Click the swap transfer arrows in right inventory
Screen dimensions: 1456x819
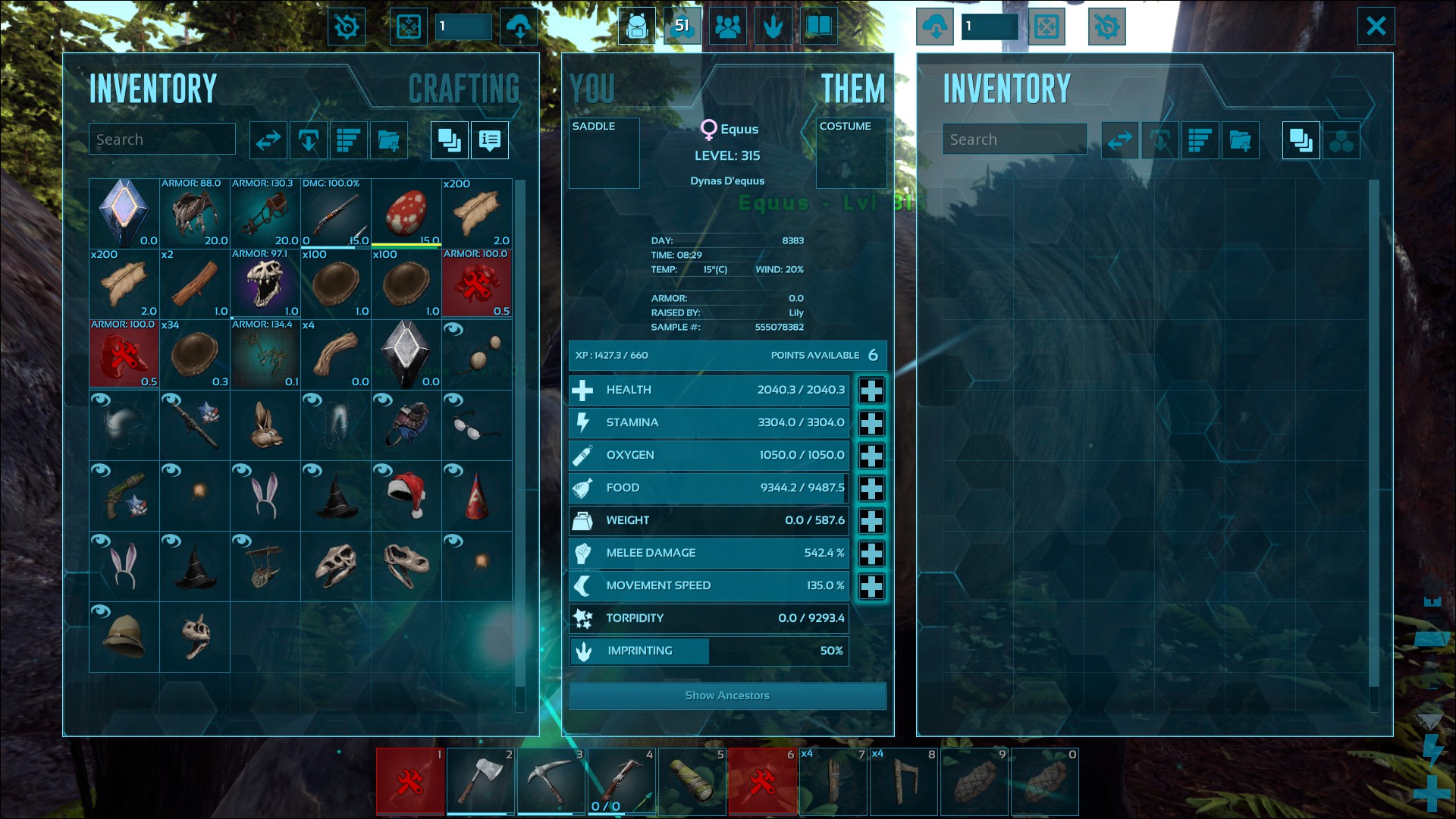pyautogui.click(x=1119, y=140)
